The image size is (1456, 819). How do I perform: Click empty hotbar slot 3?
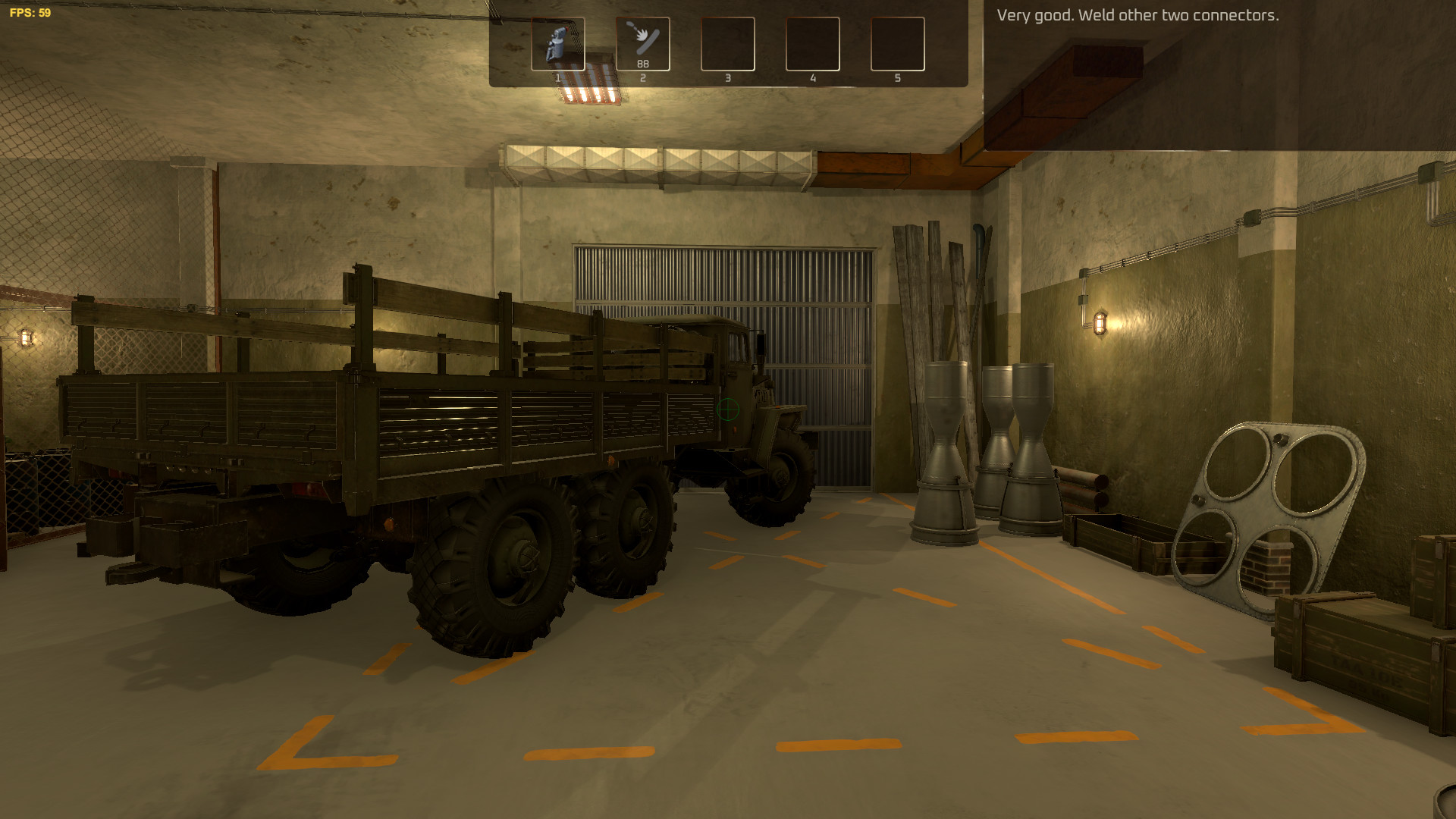[x=729, y=44]
